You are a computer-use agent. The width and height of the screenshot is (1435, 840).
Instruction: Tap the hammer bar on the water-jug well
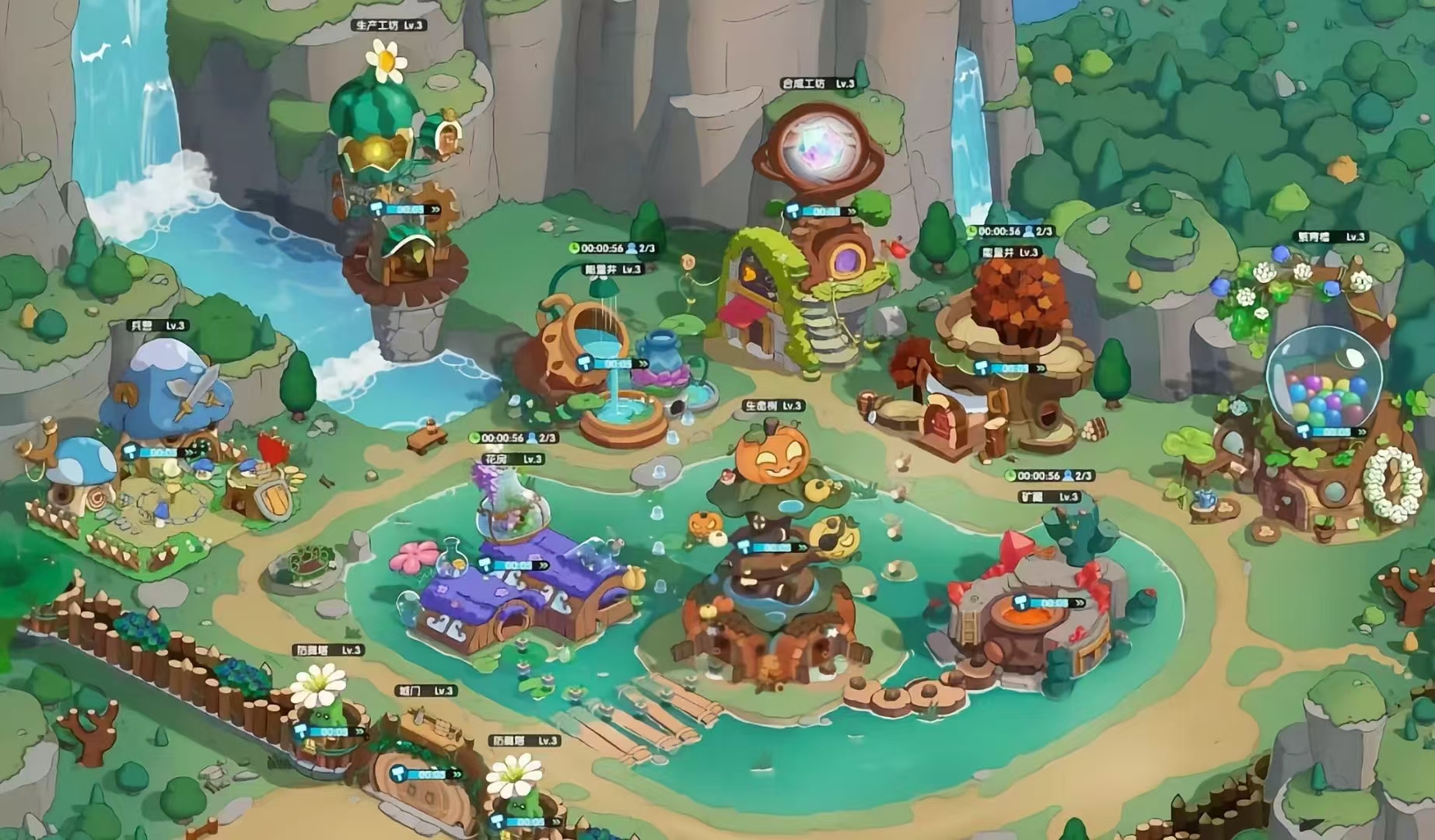pos(613,363)
